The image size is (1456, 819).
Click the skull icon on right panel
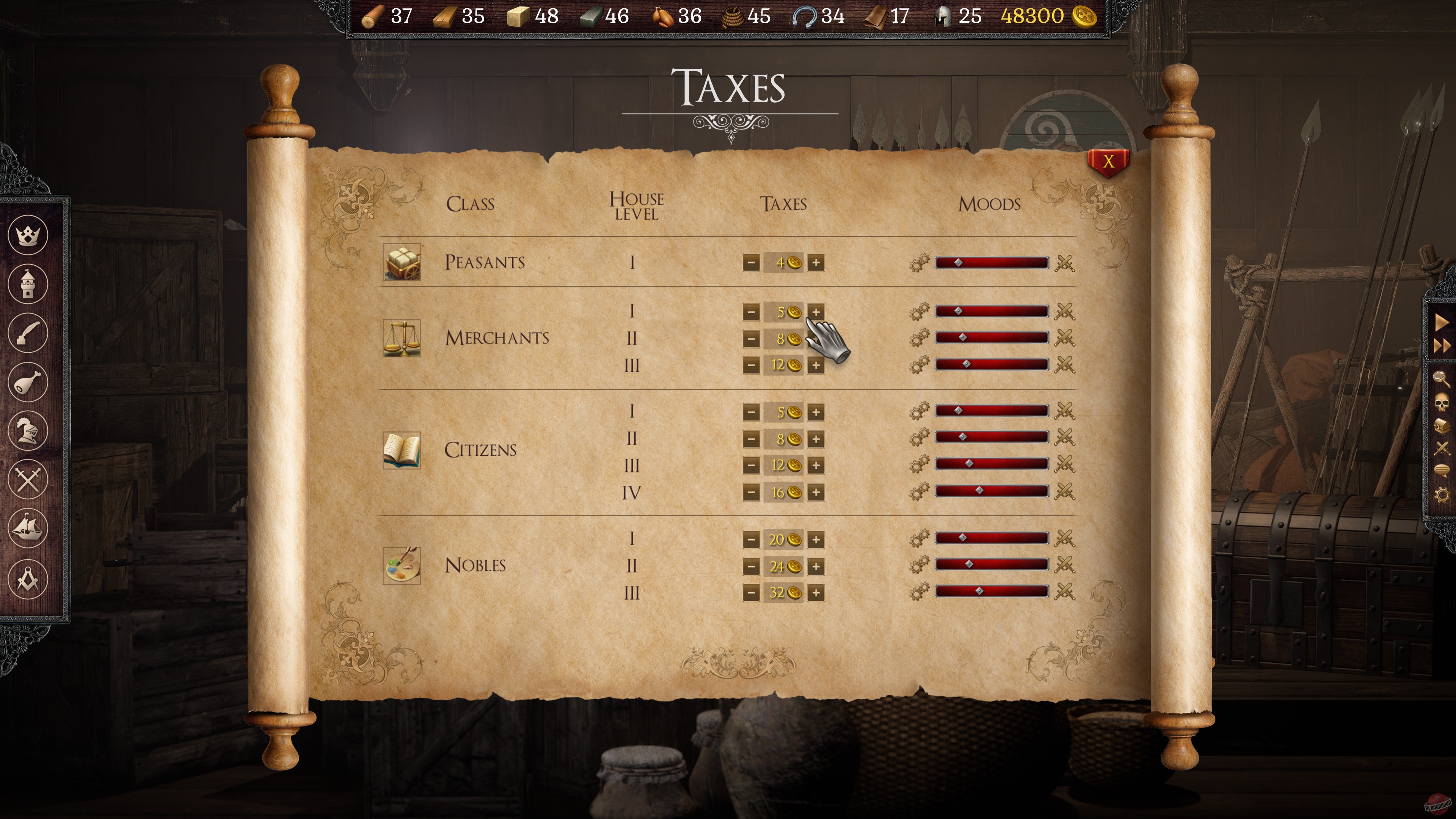(x=1441, y=403)
